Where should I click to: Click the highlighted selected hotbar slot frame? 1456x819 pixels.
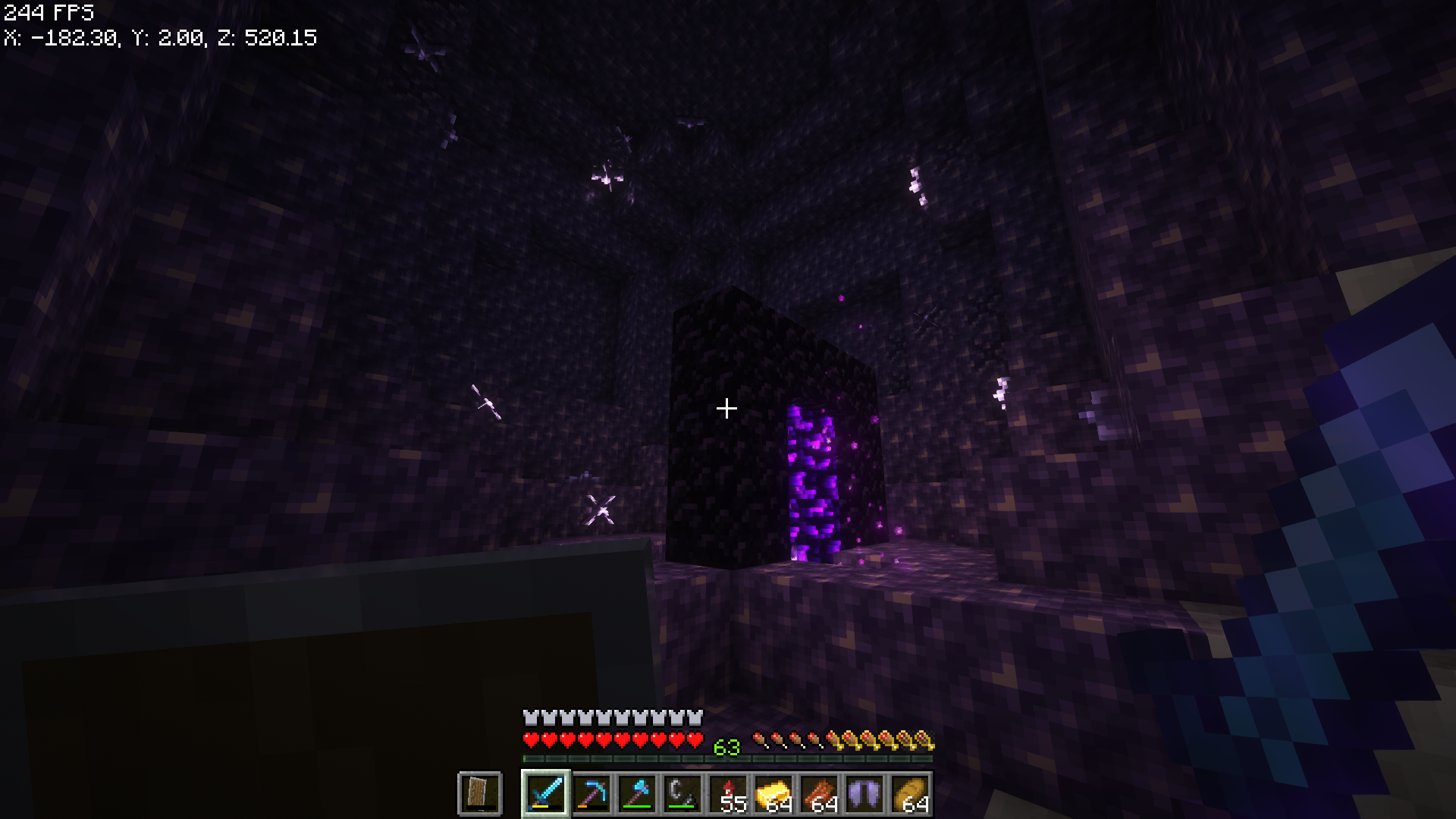[x=544, y=793]
